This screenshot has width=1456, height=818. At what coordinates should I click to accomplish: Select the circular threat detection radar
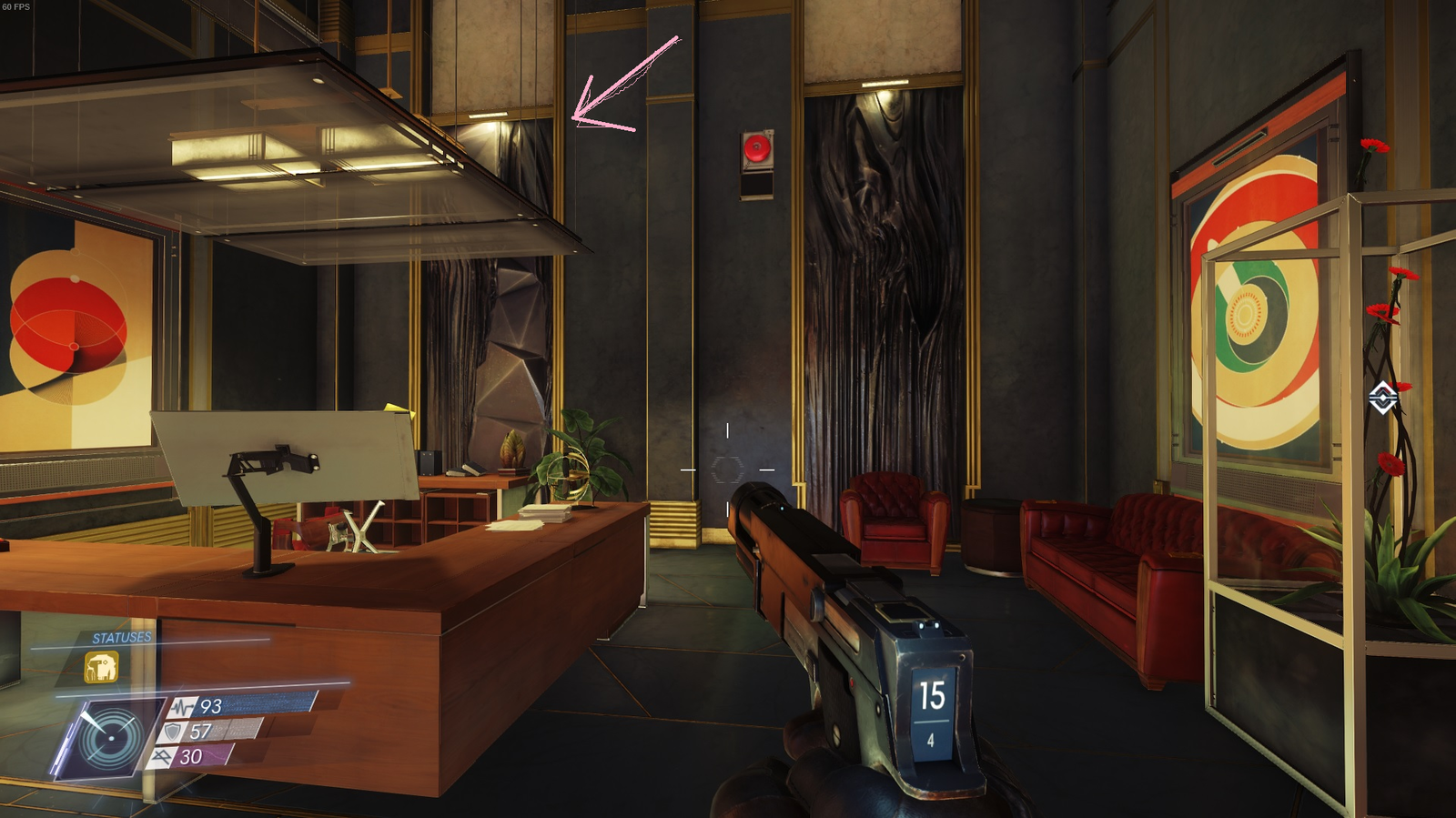(111, 737)
